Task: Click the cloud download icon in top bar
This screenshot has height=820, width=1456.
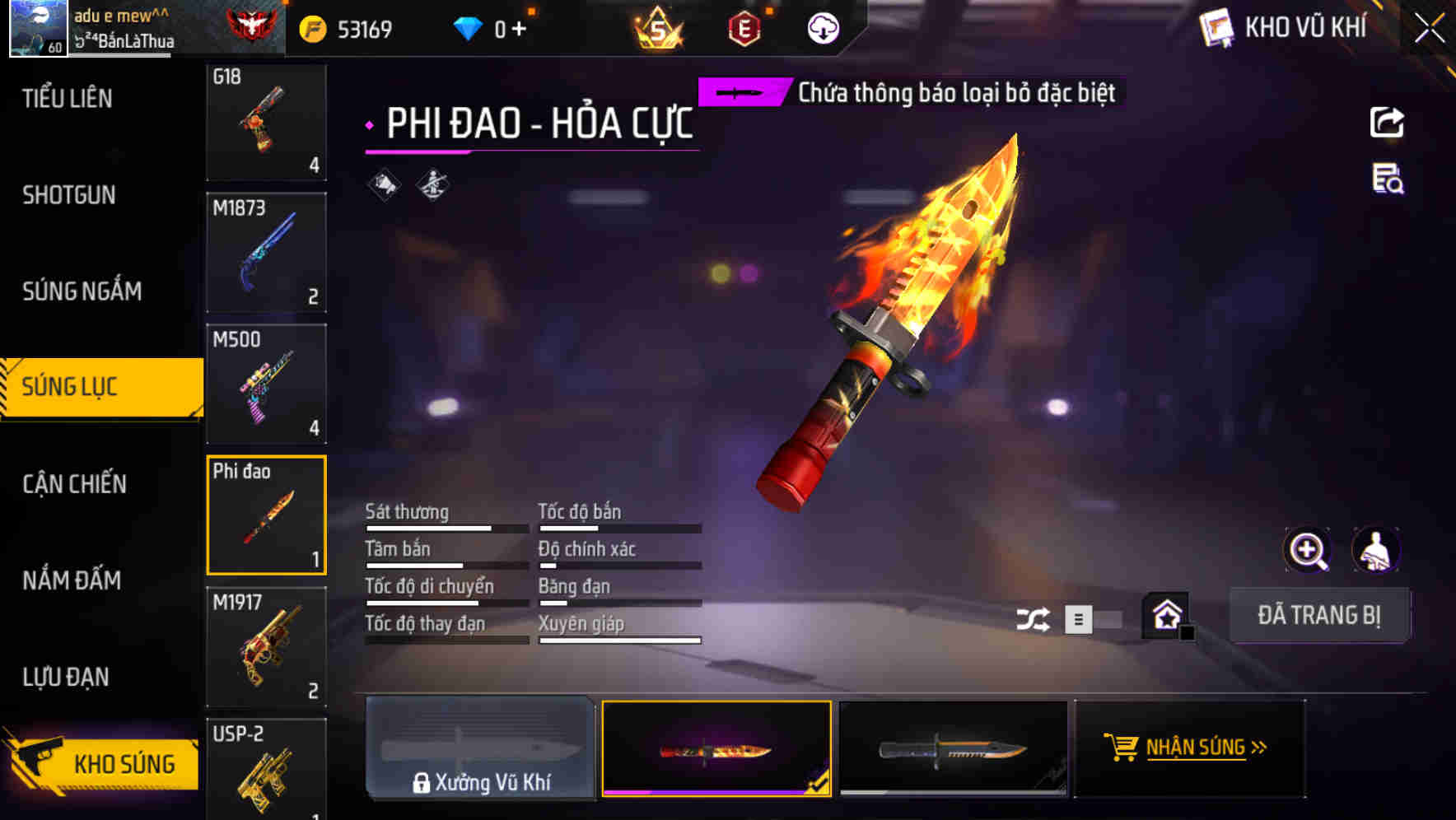Action: pos(823,27)
